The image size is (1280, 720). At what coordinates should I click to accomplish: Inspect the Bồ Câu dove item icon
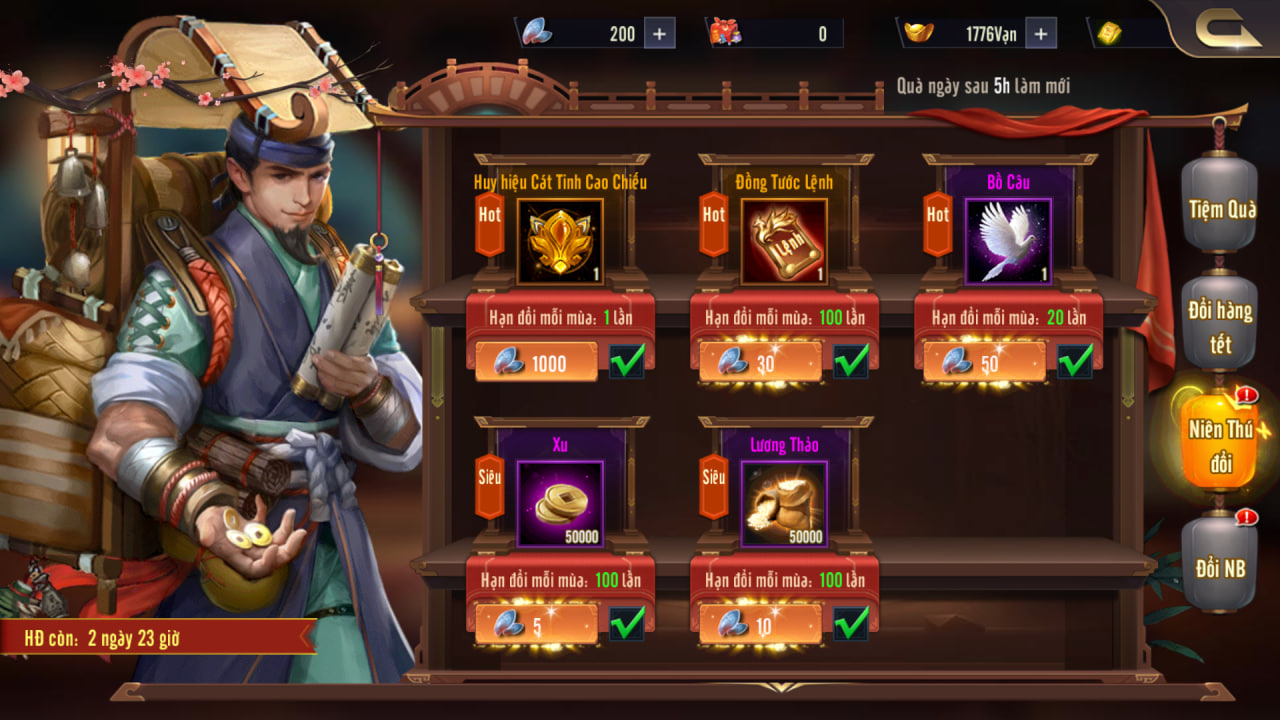[x=1008, y=242]
